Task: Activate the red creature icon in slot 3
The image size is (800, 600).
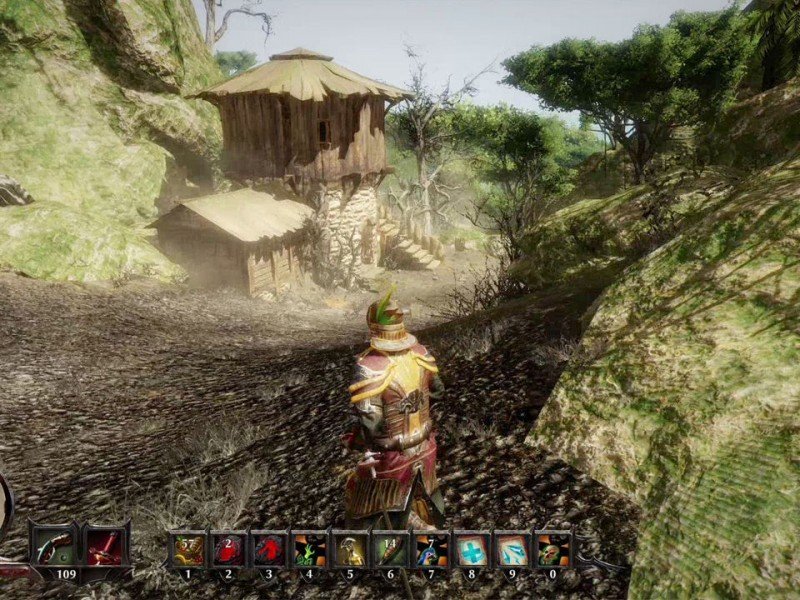Action: coord(269,549)
